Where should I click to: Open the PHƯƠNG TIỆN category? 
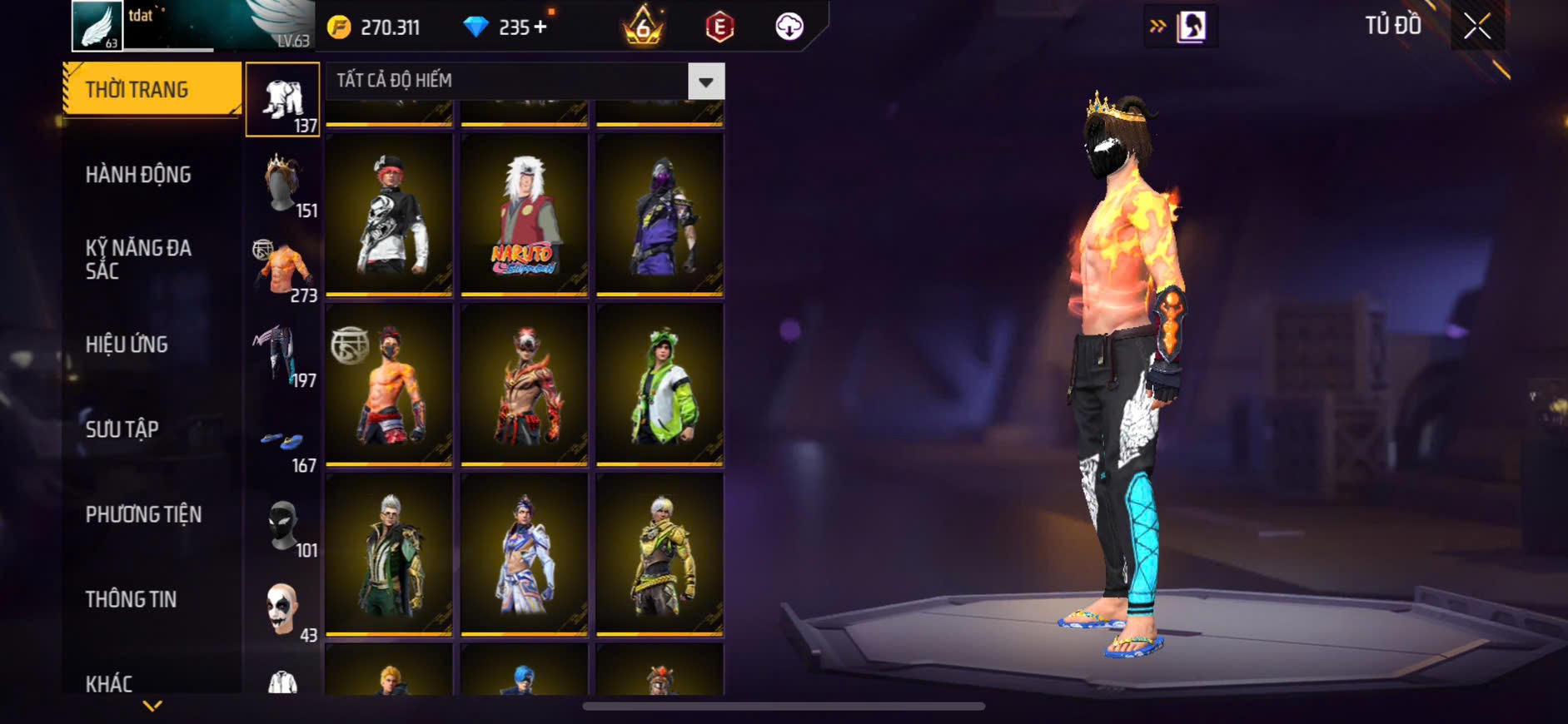coord(143,514)
